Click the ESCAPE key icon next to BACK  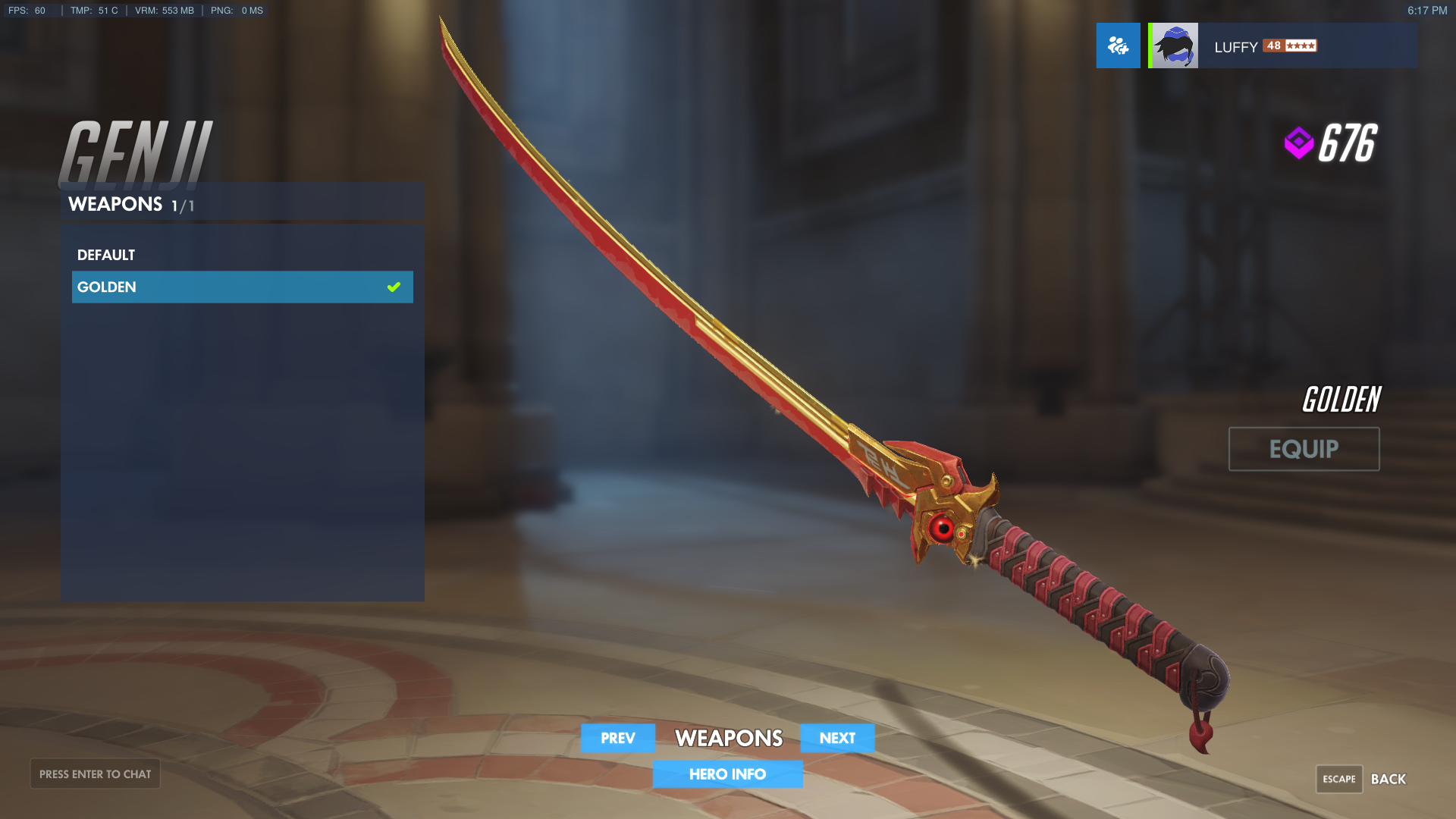click(1338, 779)
